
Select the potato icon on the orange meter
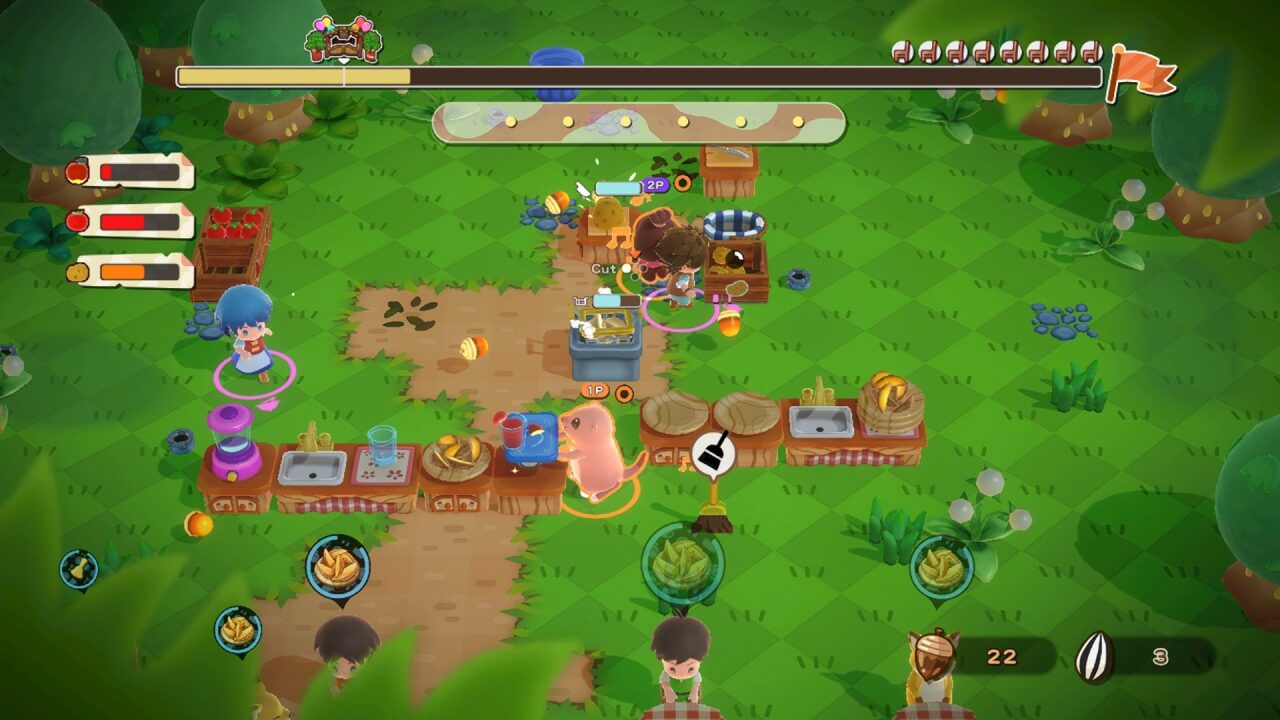click(x=78, y=271)
